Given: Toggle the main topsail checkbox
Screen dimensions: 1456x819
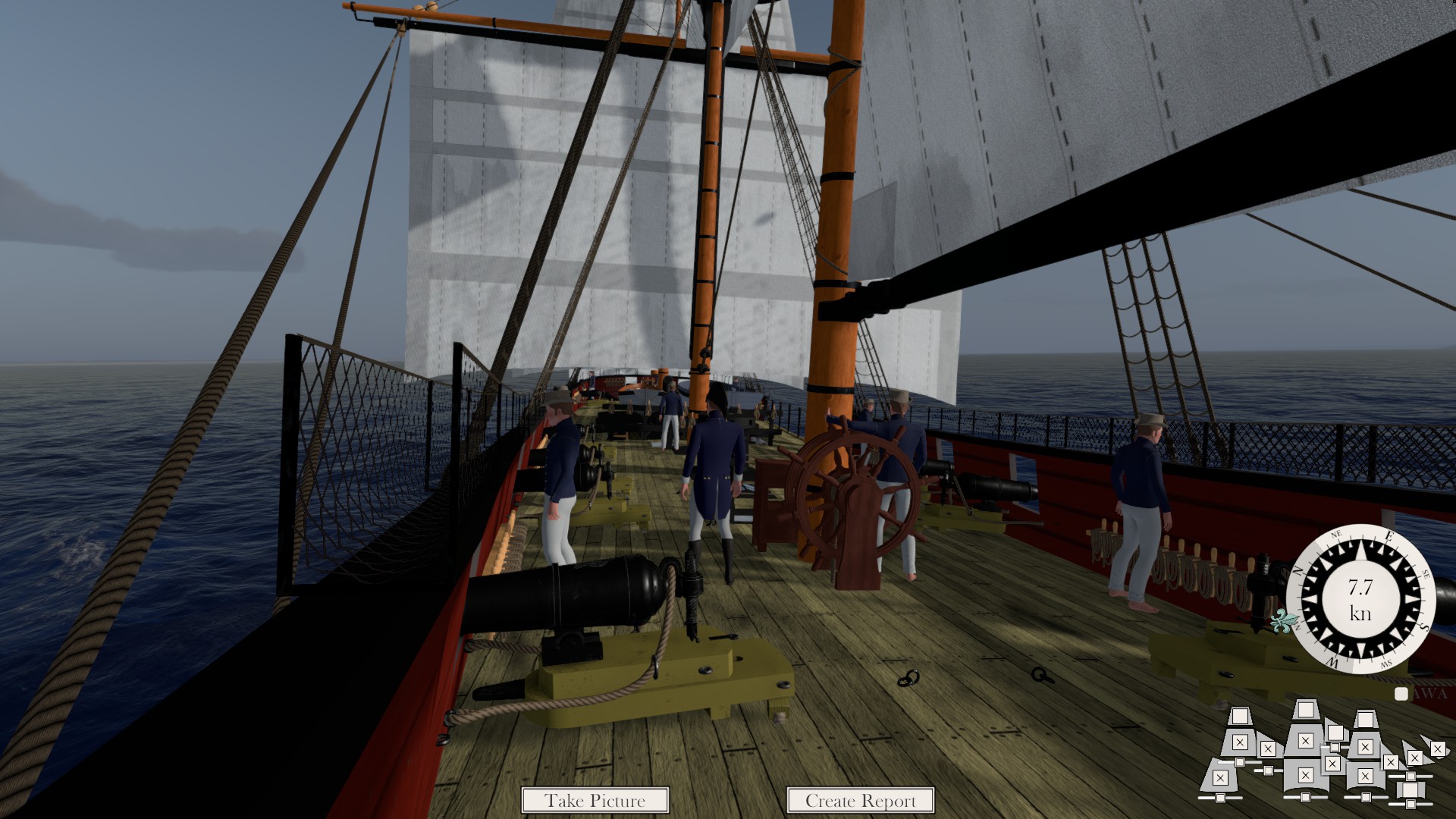Looking at the screenshot, I should point(1305,741).
